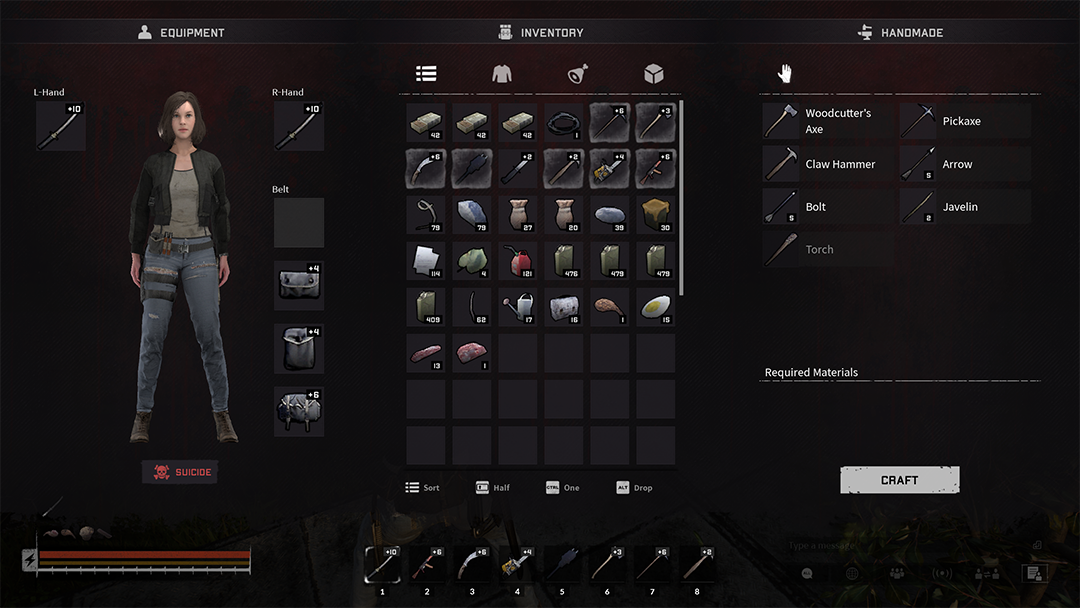Select the R-Hand weapon slot

click(x=298, y=126)
